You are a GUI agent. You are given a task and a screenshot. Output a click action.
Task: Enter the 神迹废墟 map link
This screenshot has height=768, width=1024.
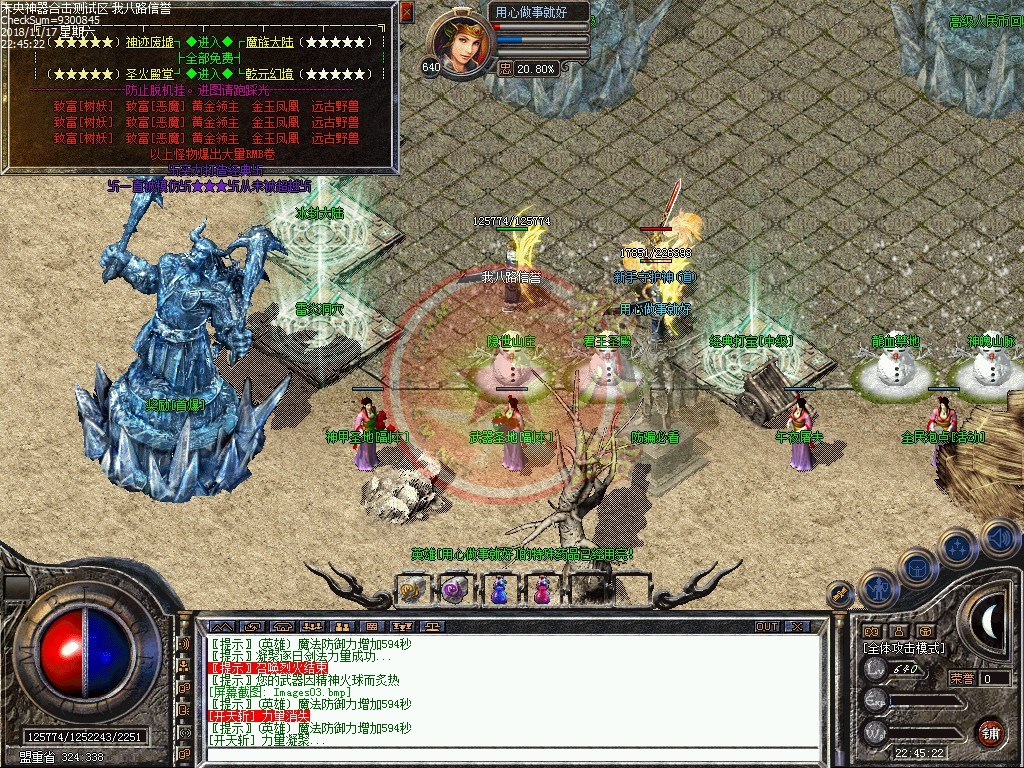point(150,42)
